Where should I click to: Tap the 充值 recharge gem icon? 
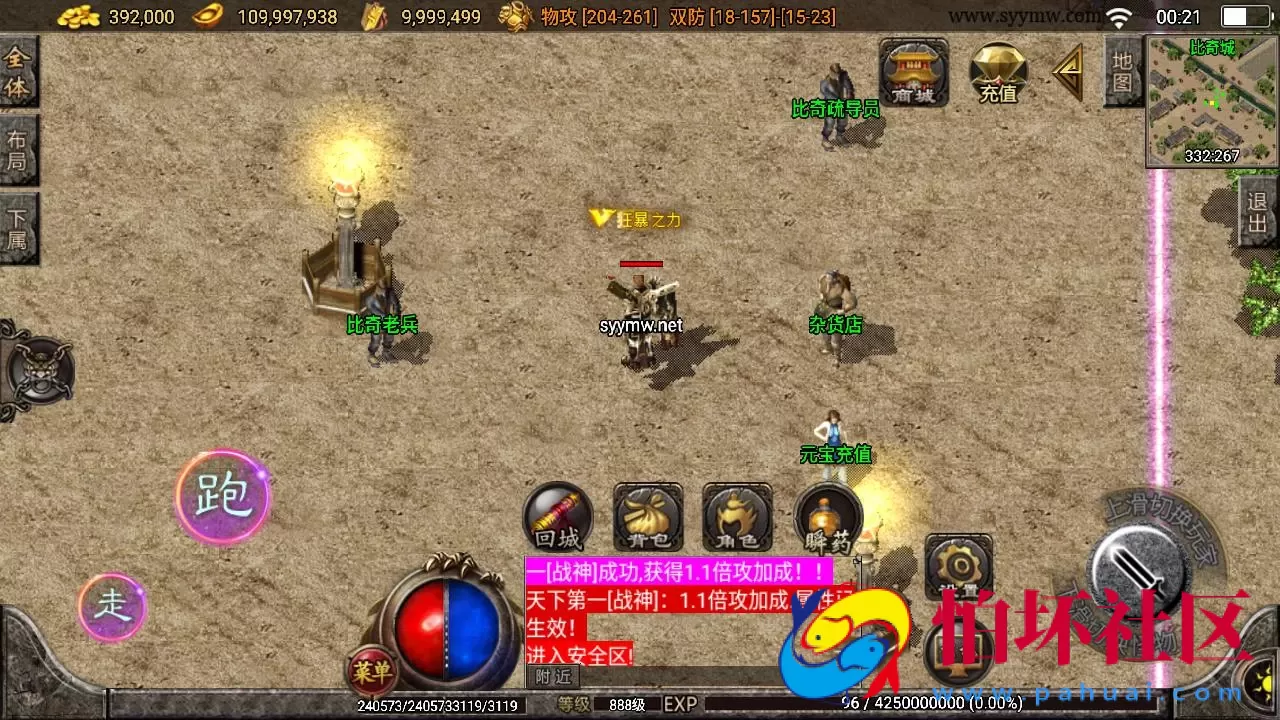point(997,71)
